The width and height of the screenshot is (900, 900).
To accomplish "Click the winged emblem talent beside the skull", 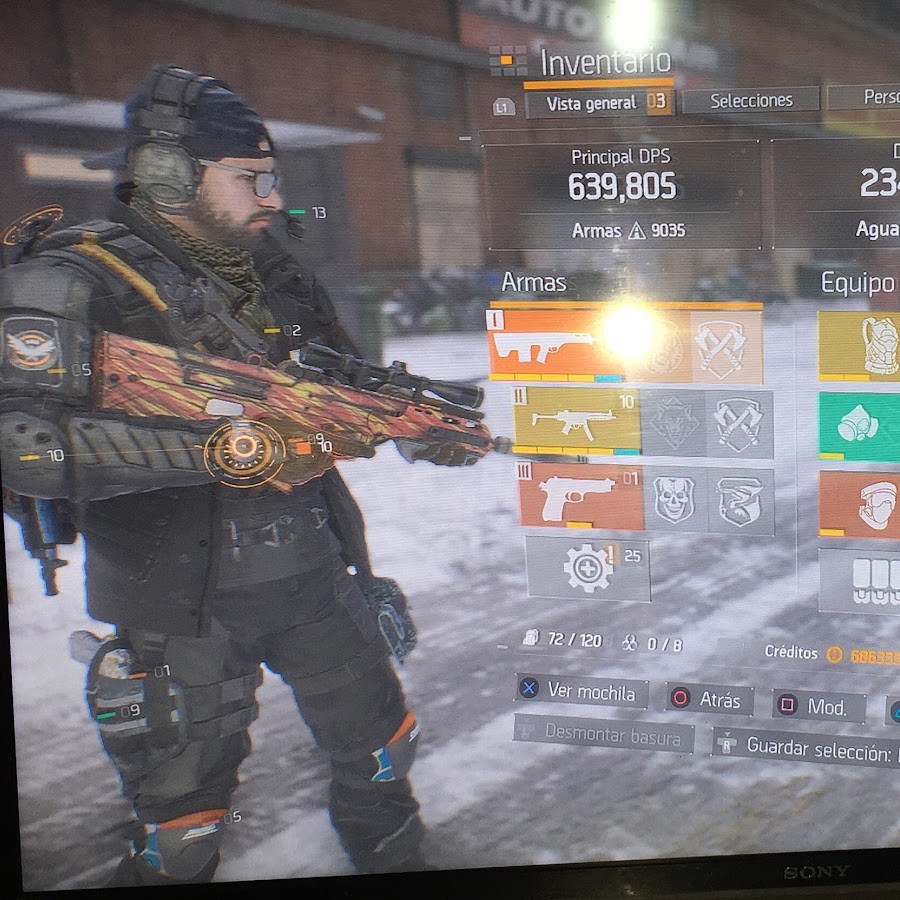I will point(741,498).
